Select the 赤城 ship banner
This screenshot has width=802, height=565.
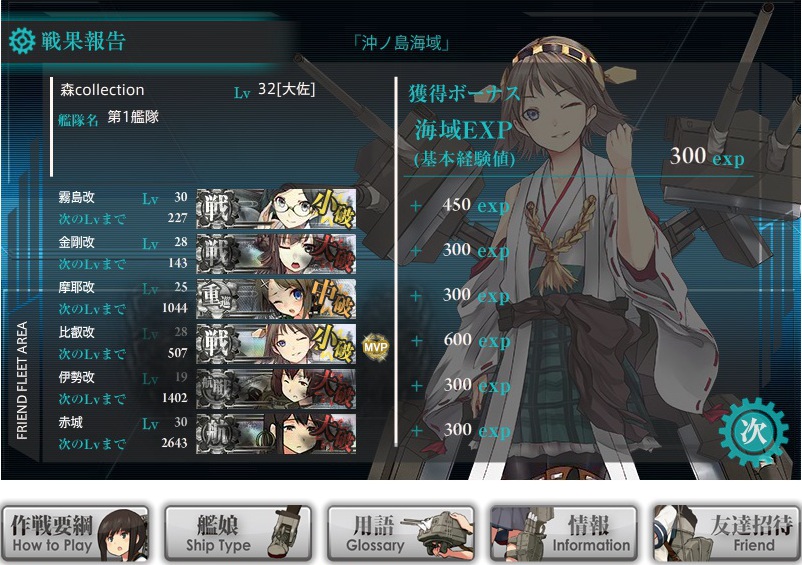[x=276, y=433]
